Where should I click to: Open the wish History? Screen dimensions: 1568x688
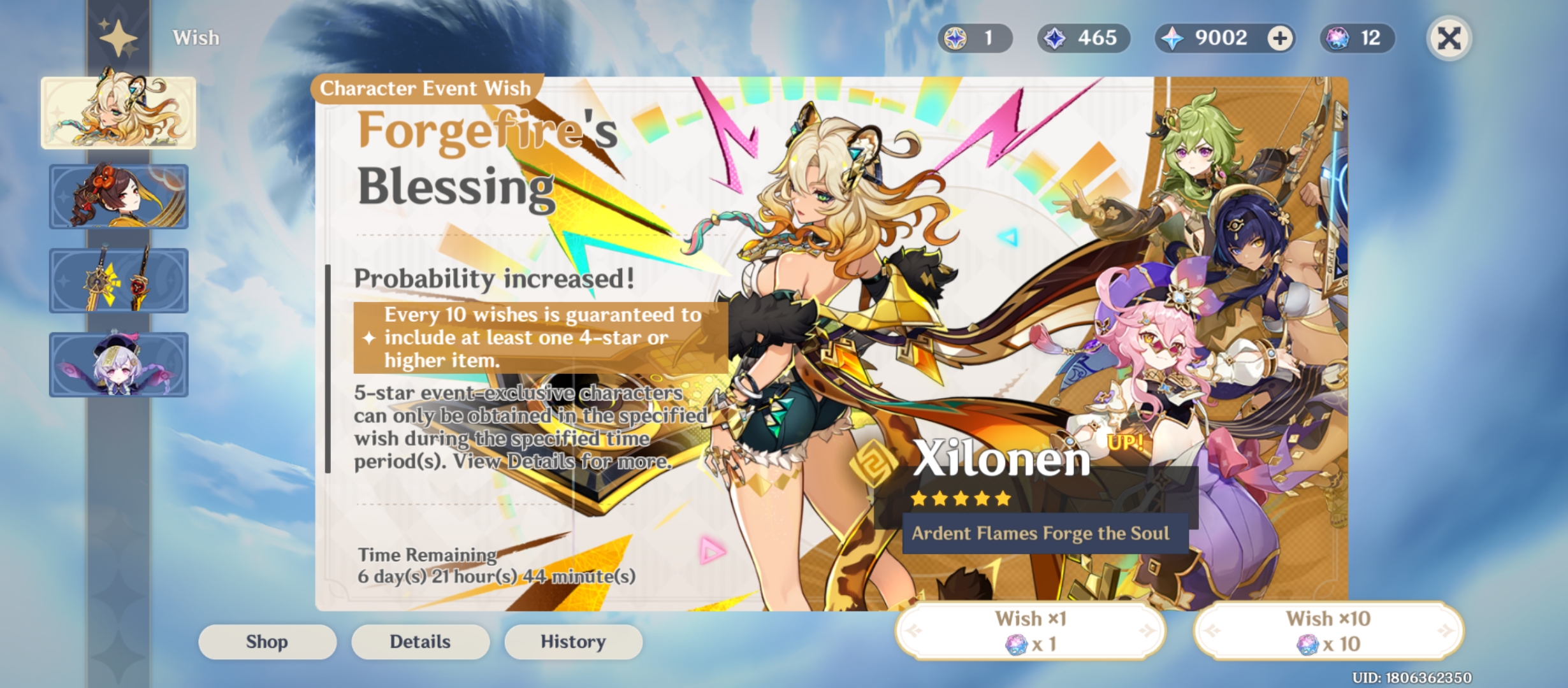click(572, 641)
